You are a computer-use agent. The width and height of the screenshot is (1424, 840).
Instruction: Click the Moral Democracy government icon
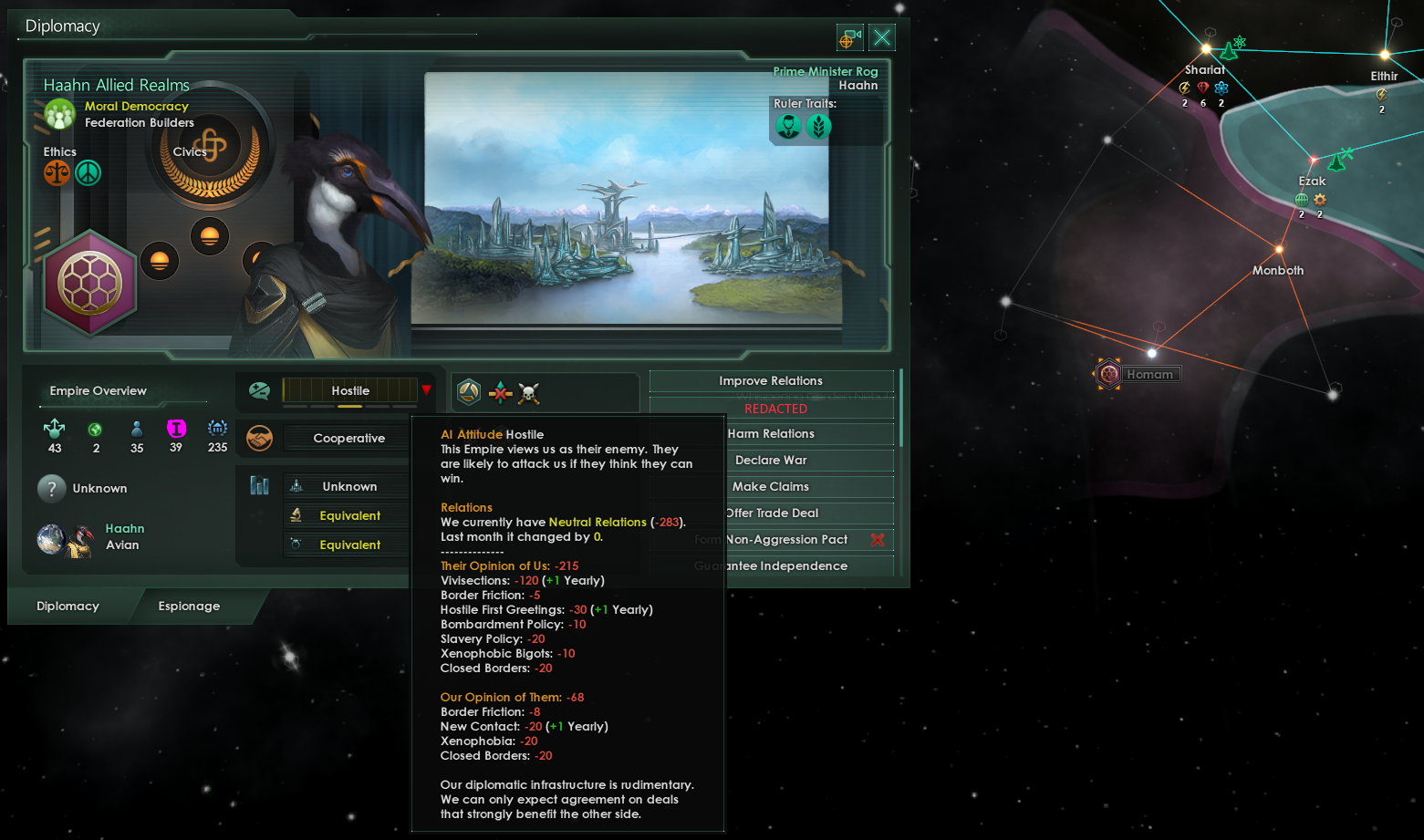pos(60,114)
